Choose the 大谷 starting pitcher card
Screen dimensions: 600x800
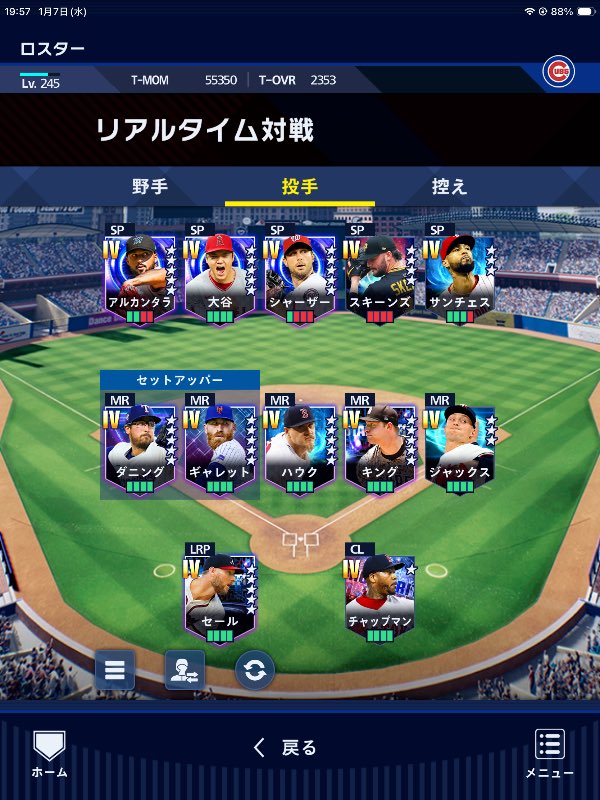click(219, 277)
